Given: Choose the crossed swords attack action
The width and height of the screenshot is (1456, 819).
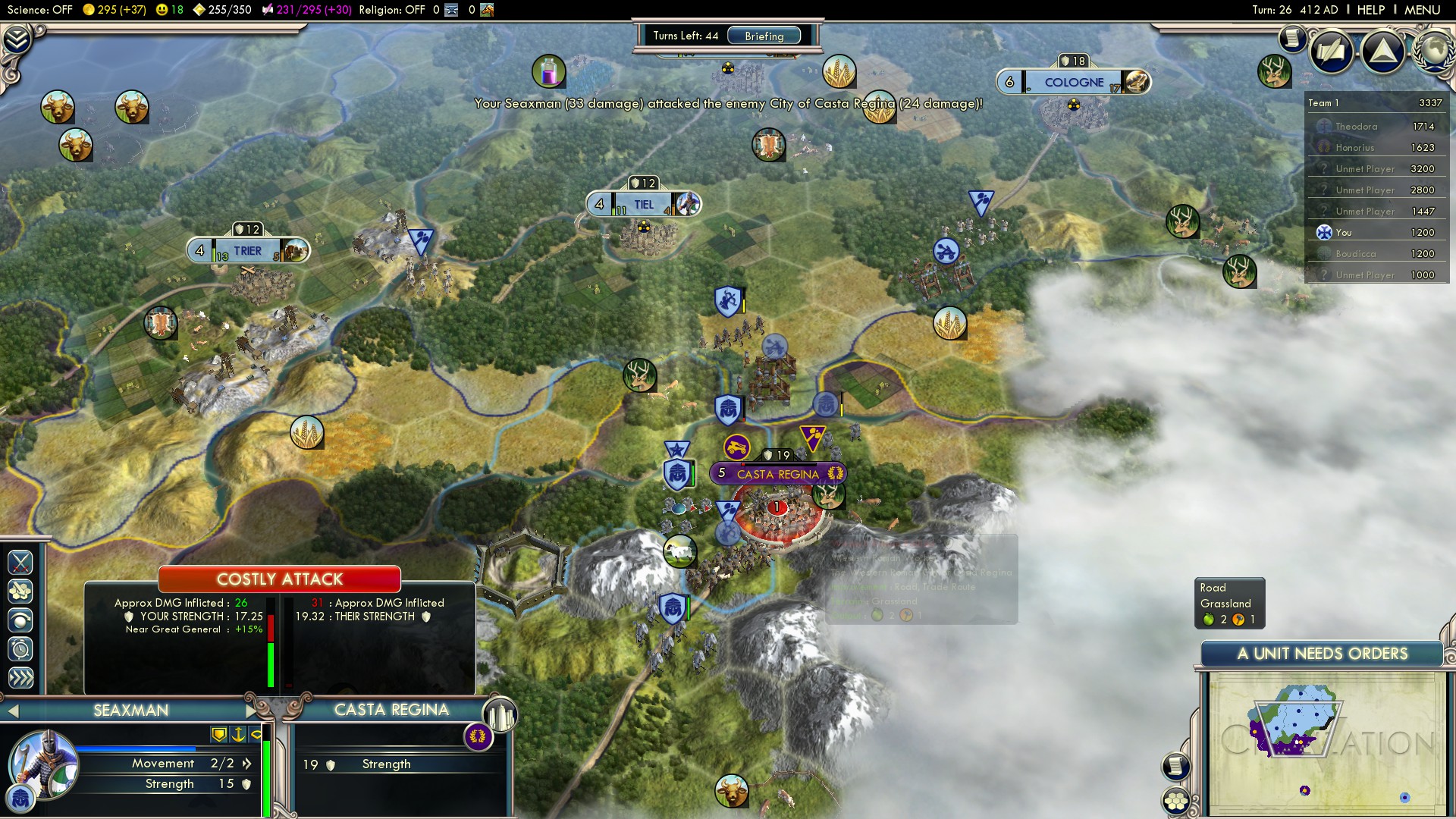Looking at the screenshot, I should pyautogui.click(x=20, y=562).
